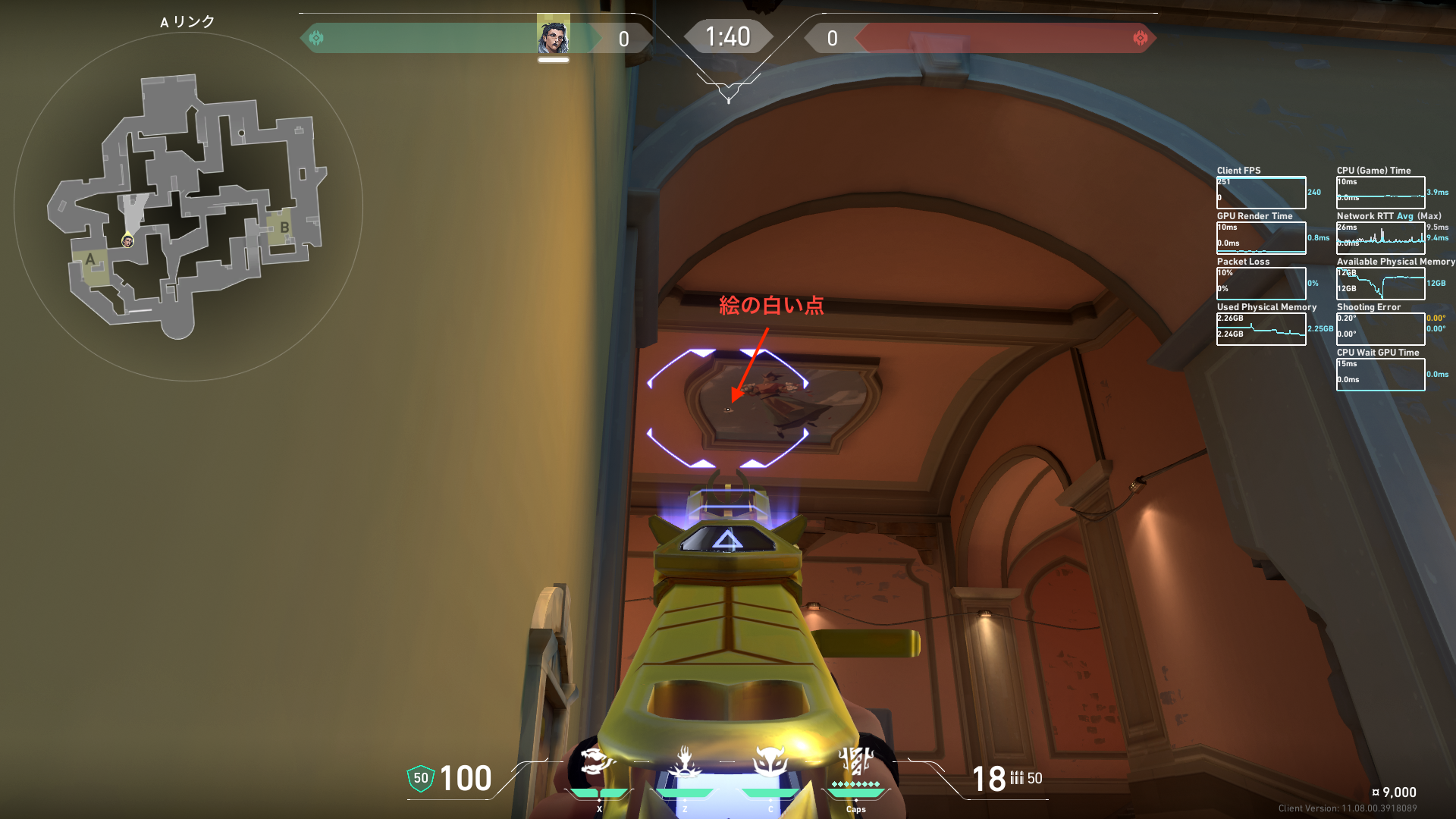The width and height of the screenshot is (1456, 819).
Task: Trigger the Nightfall ultimate ability icon
Action: [856, 761]
